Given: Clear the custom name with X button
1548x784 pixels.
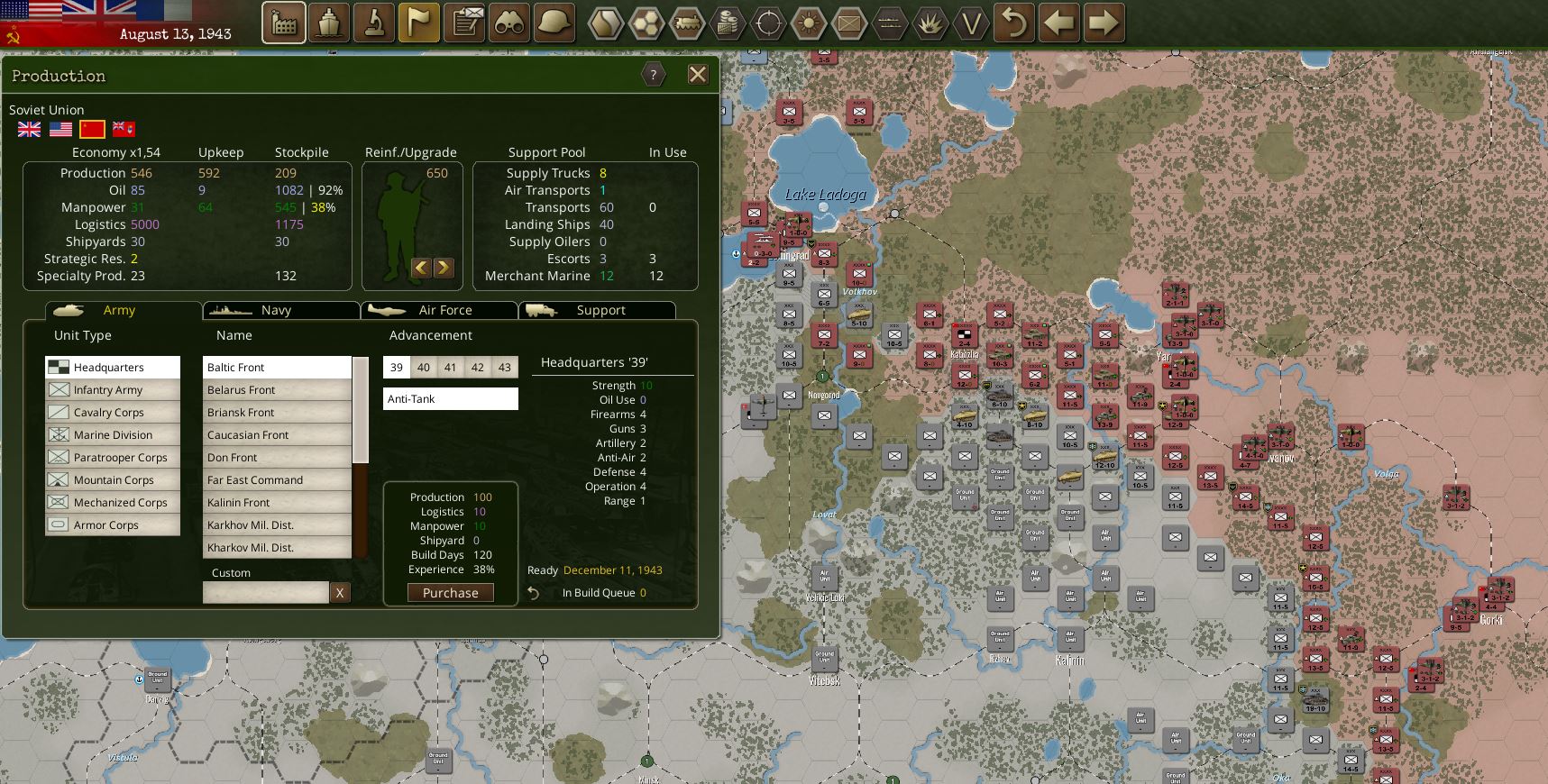Looking at the screenshot, I should click(x=339, y=592).
